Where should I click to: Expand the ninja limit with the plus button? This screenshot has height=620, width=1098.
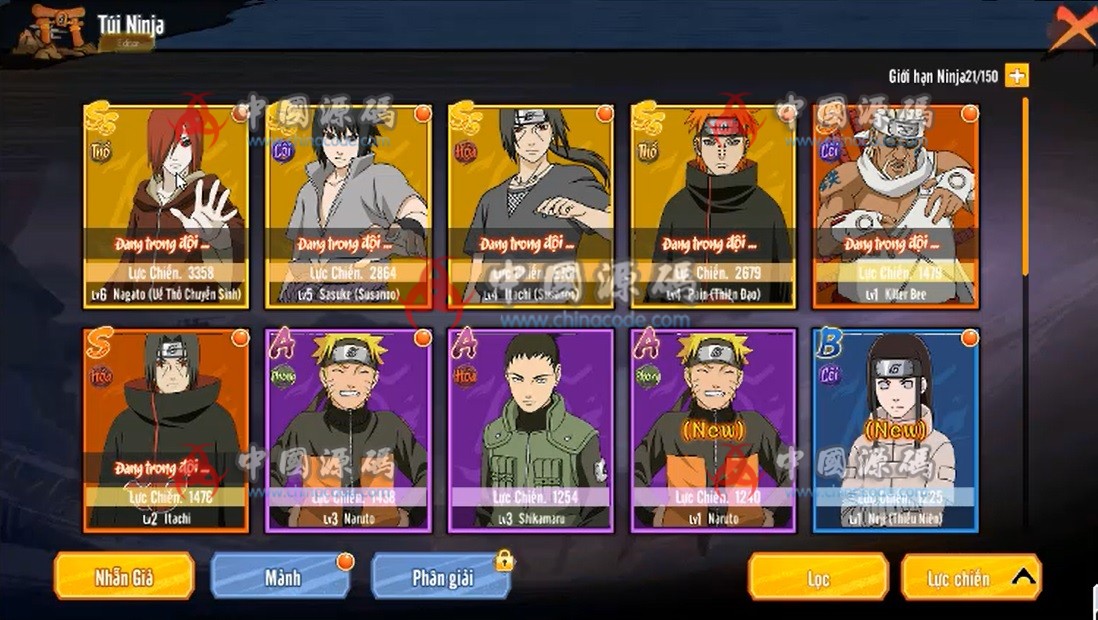[1017, 76]
